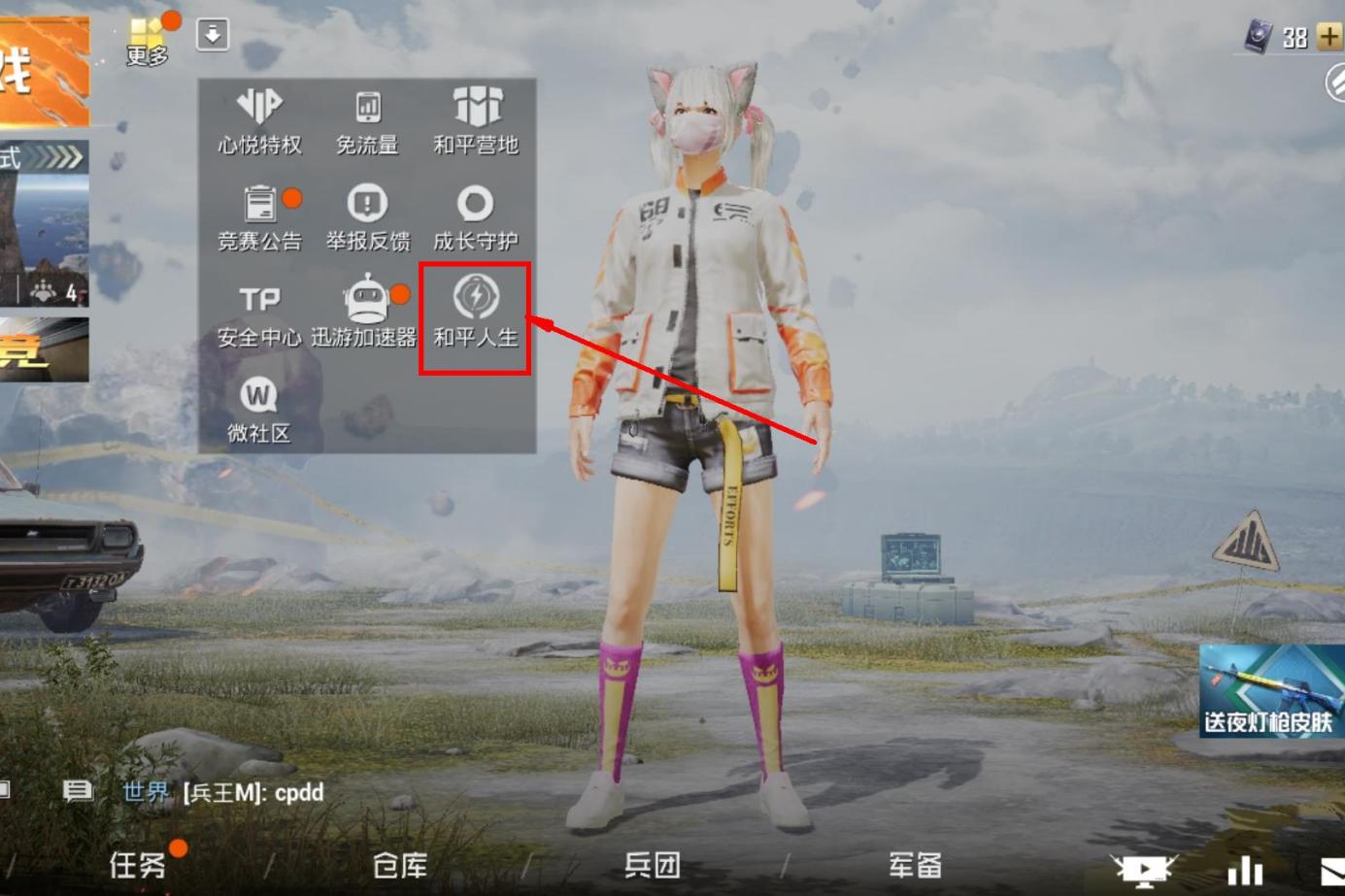Open the 送夜灯枪皮肤 gun skin promotion

click(x=1271, y=691)
